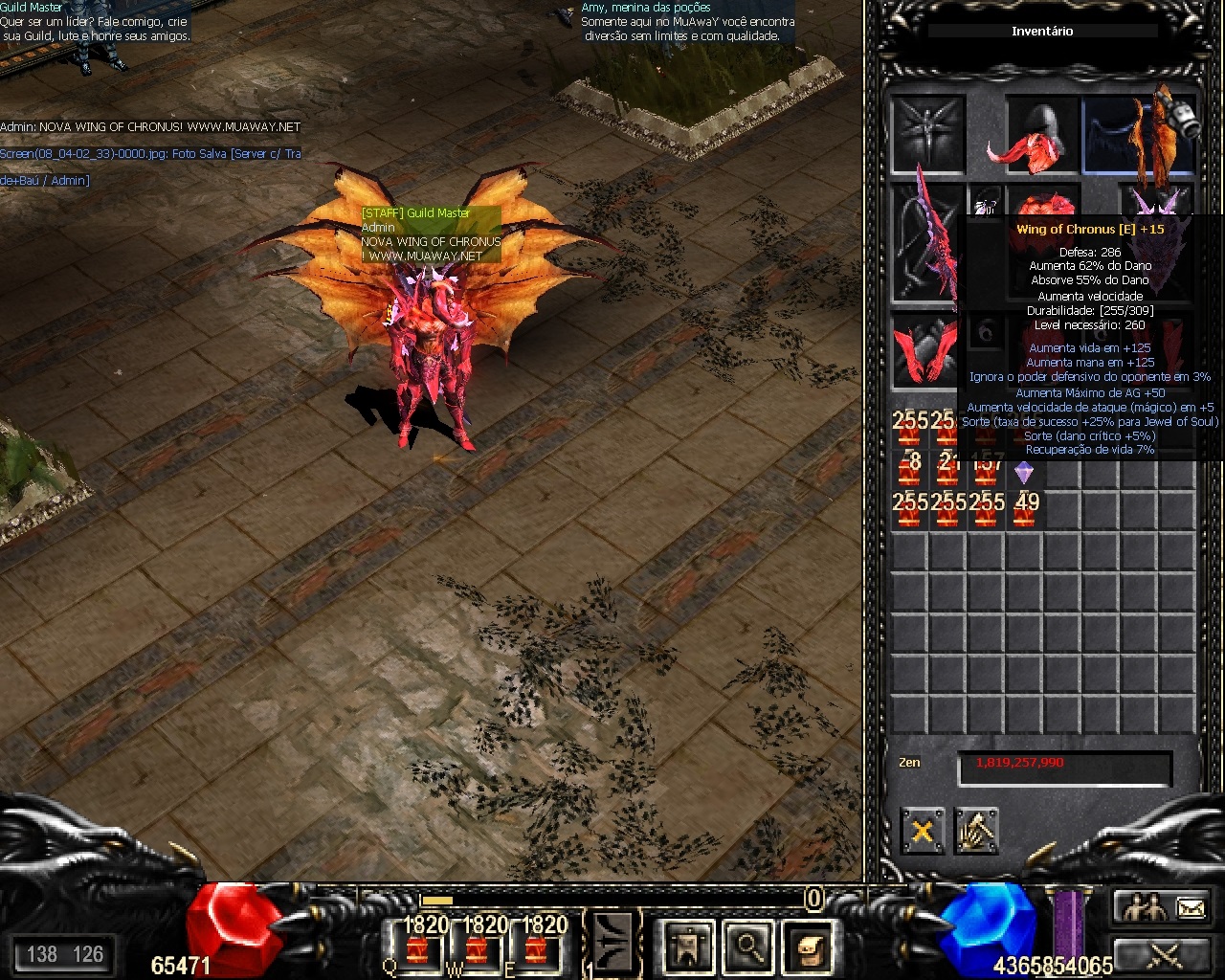Open the character info banner button
This screenshot has height=980, width=1225.
(x=689, y=946)
